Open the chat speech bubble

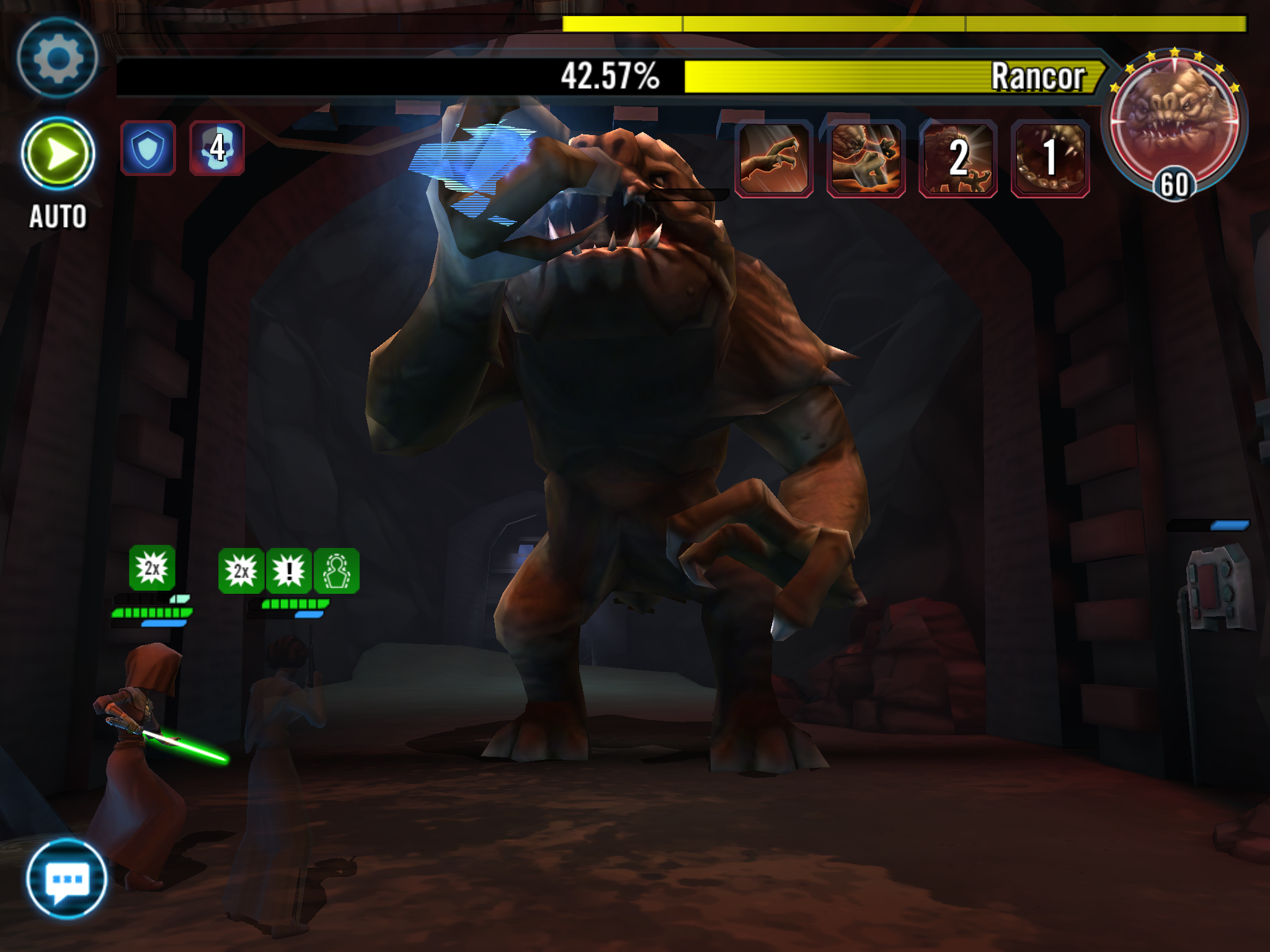click(66, 878)
